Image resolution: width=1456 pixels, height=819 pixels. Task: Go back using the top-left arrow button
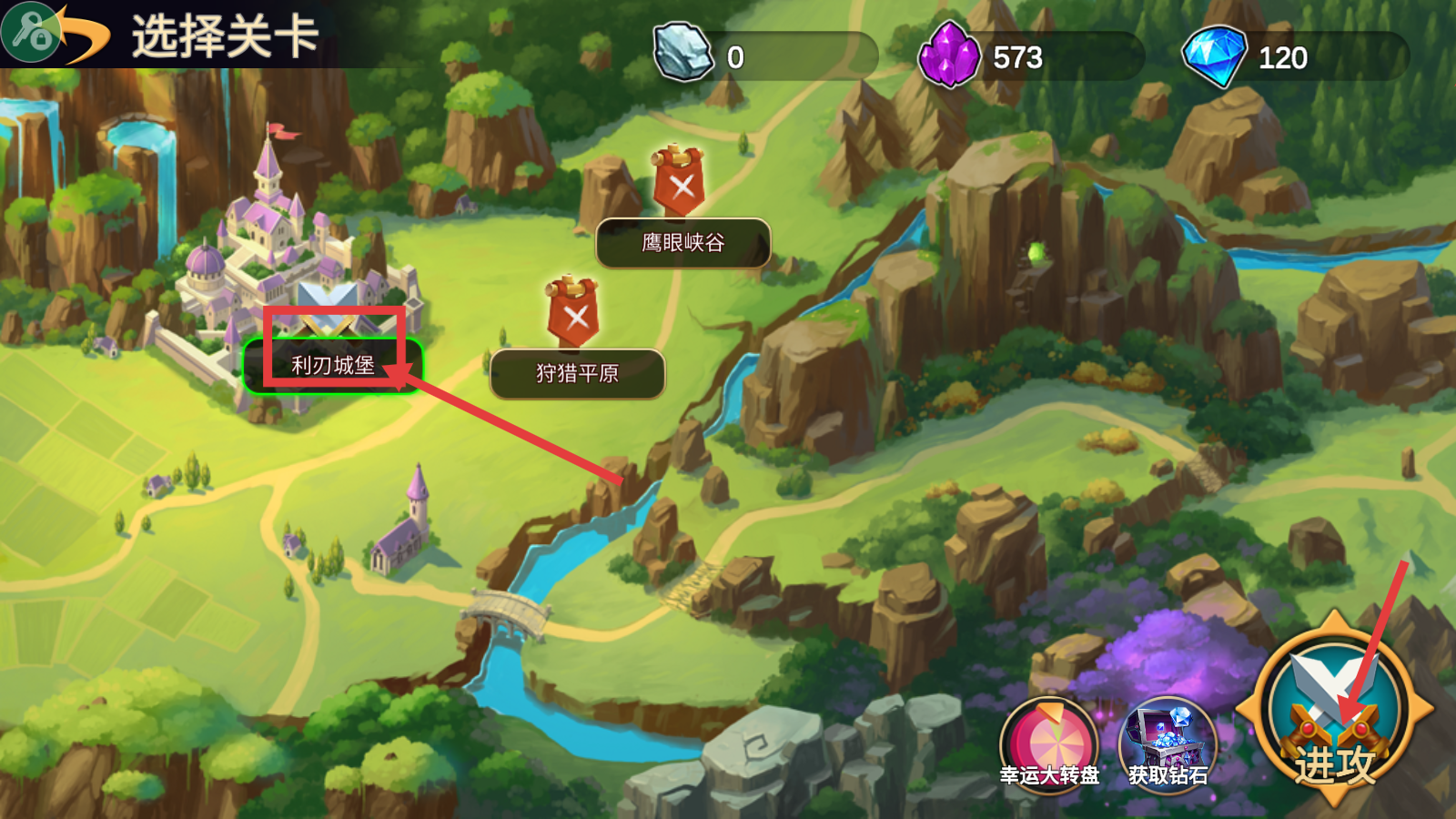point(55,34)
